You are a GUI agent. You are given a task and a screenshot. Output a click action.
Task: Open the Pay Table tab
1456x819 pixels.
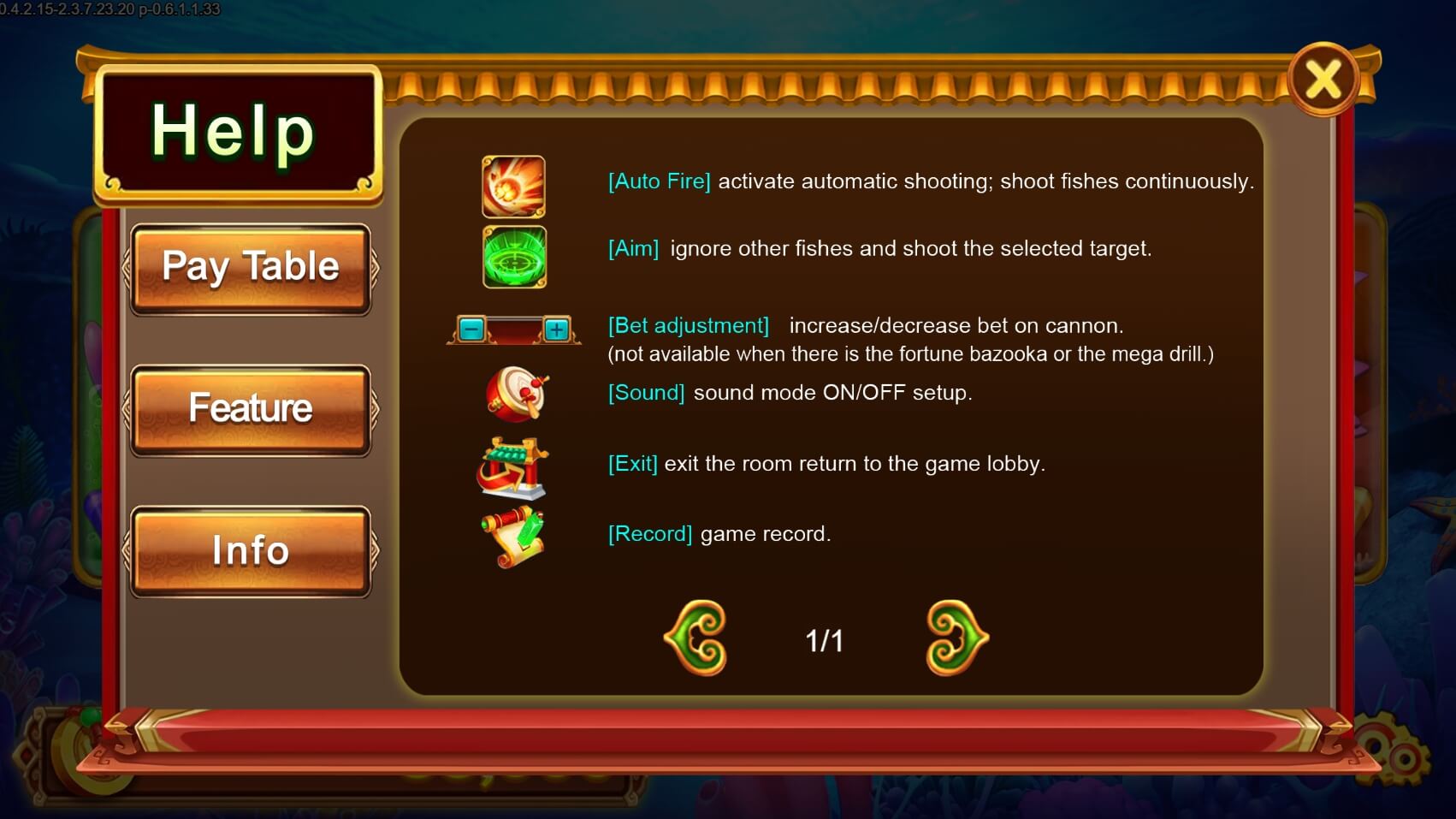tap(251, 266)
